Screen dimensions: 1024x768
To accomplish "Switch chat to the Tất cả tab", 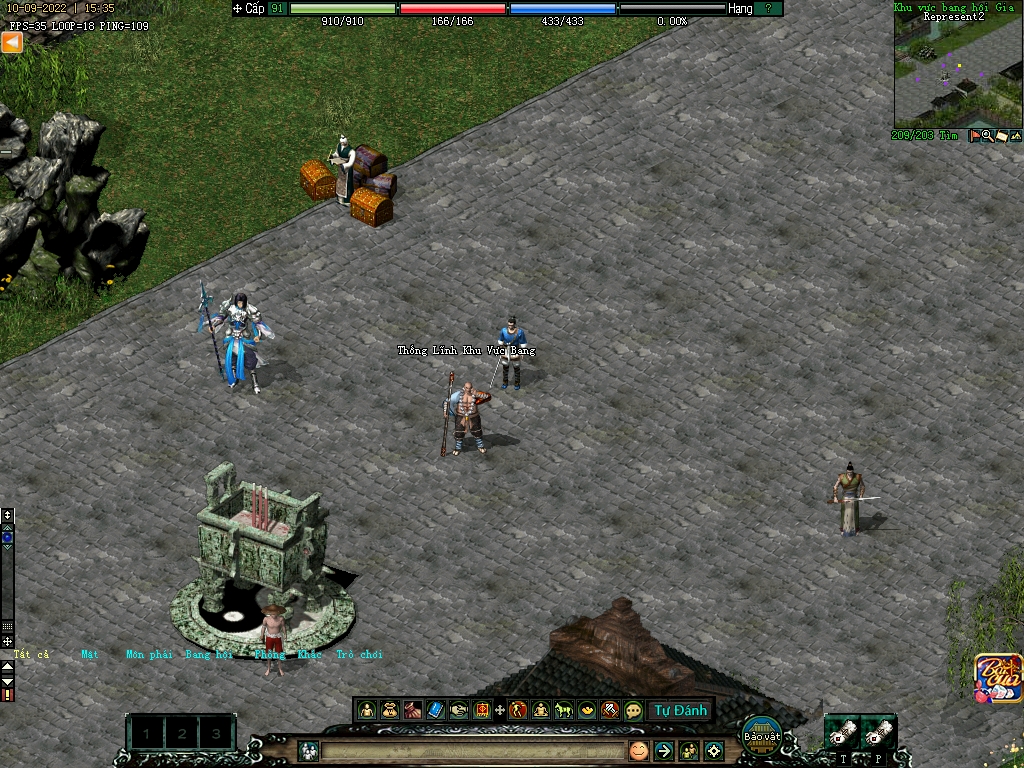I will [30, 654].
